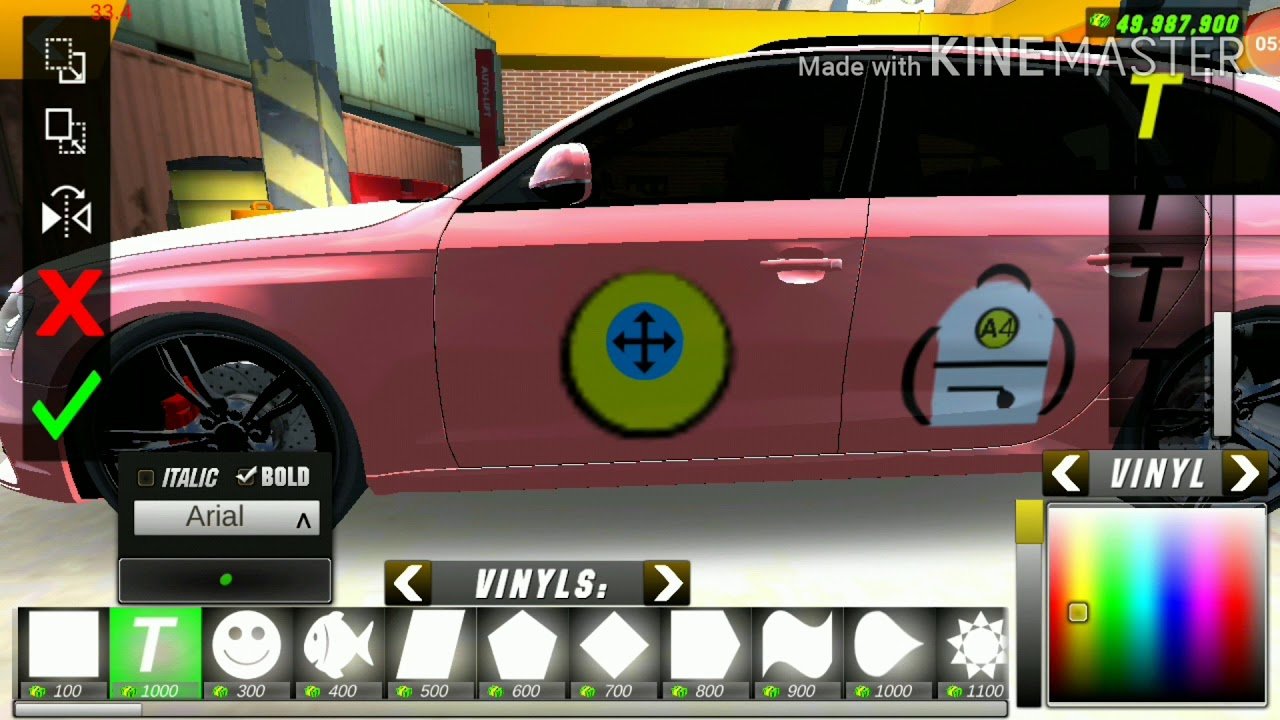The width and height of the screenshot is (1280, 720).
Task: Open the Arial font dropdown
Action: point(226,518)
